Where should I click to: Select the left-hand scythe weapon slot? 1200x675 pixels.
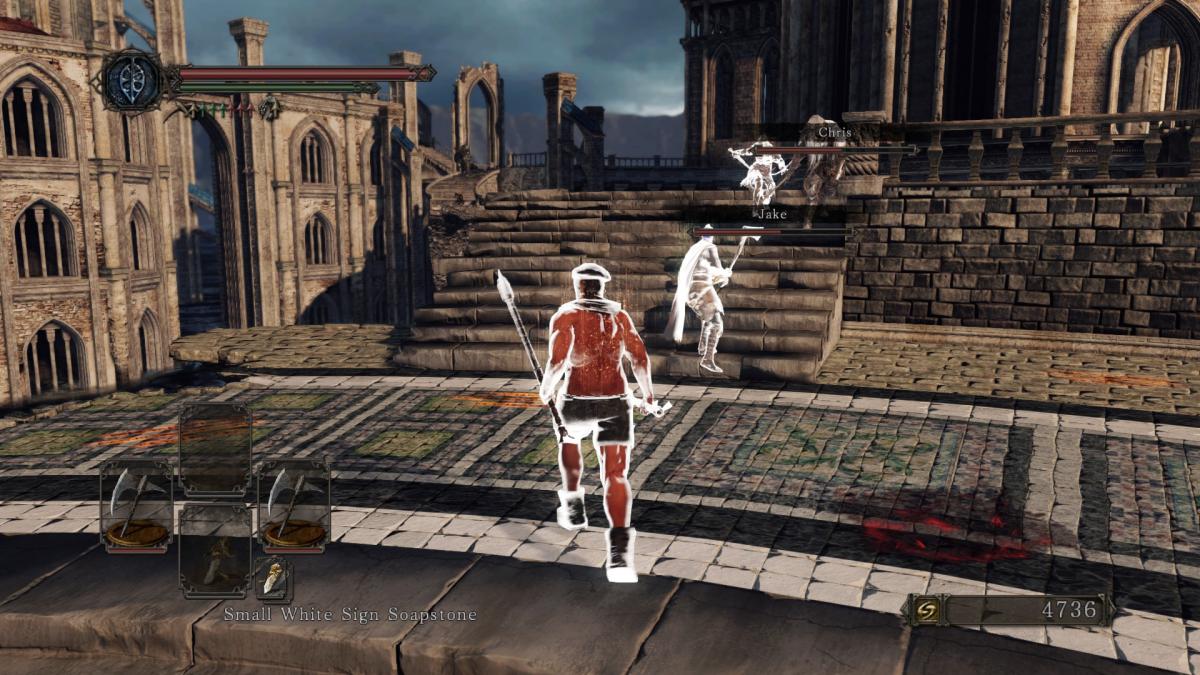[x=136, y=506]
